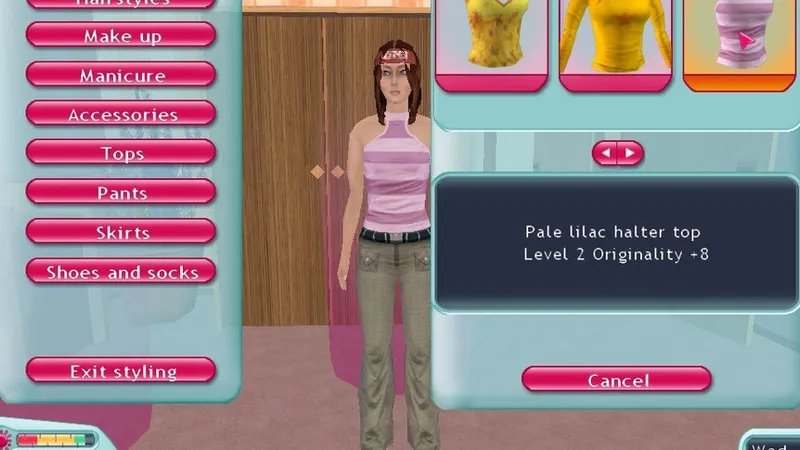Select the Tops category
The width and height of the screenshot is (800, 450).
pos(121,154)
